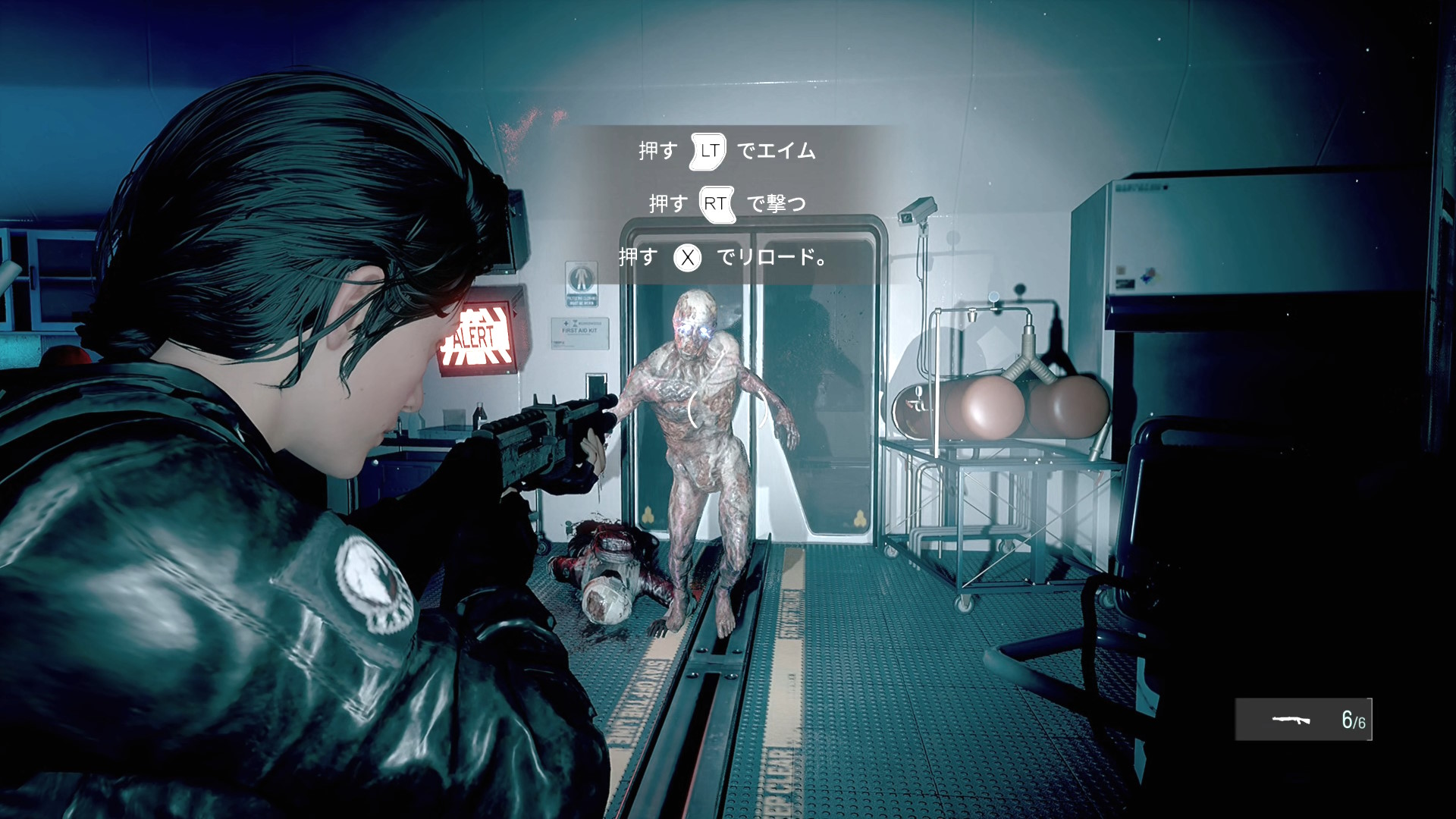Select the shotgun weapon icon in the HUD

point(1291,719)
